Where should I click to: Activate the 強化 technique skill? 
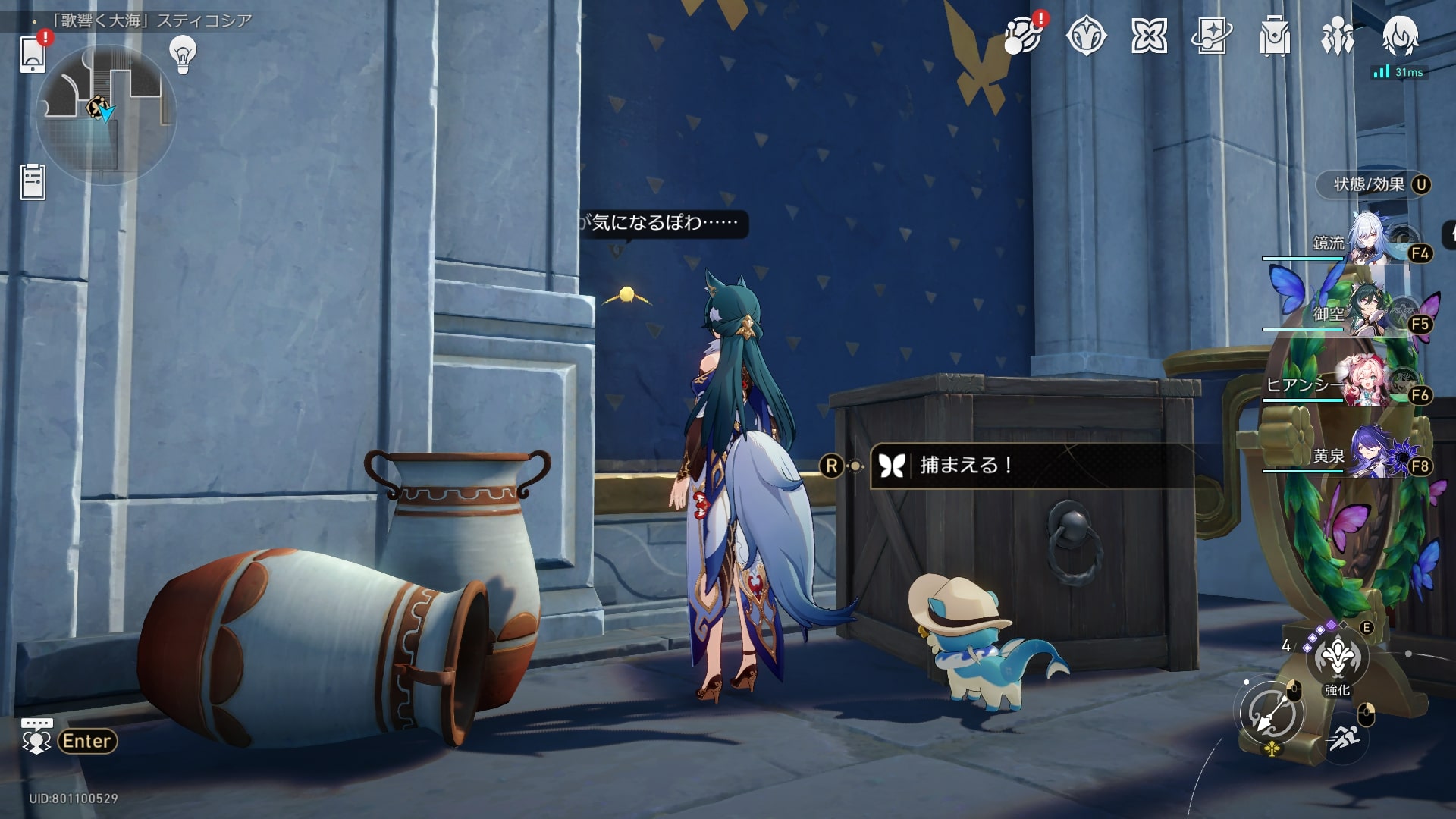pos(1337,658)
